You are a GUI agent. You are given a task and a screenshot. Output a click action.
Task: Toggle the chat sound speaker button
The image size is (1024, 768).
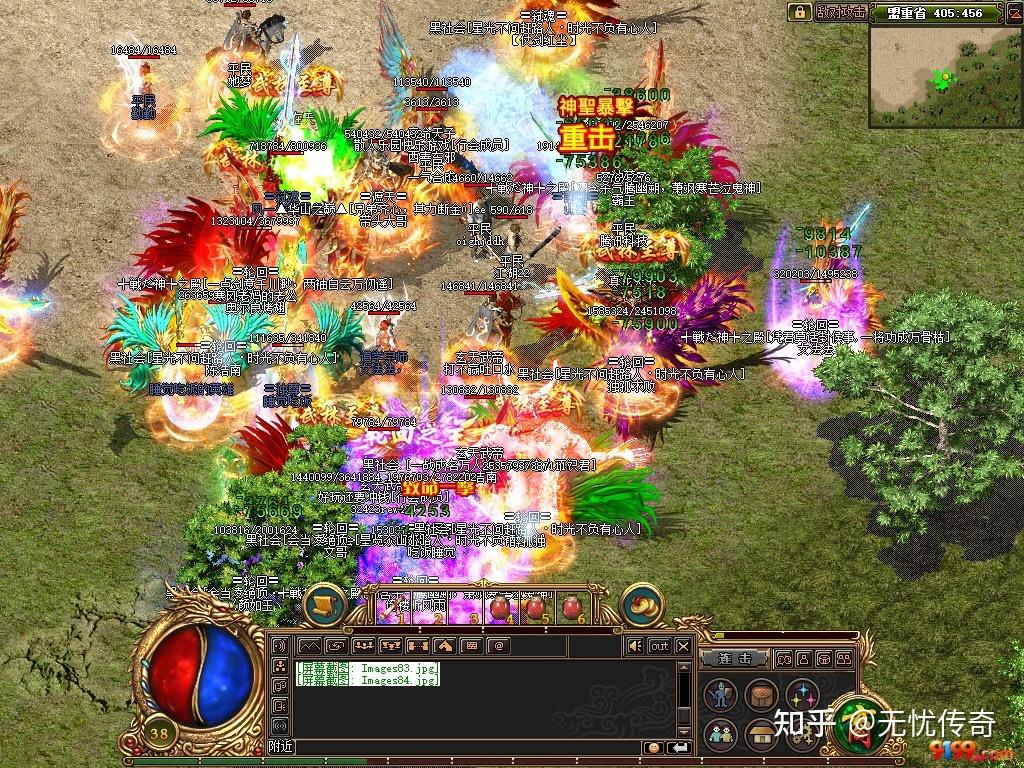click(634, 646)
